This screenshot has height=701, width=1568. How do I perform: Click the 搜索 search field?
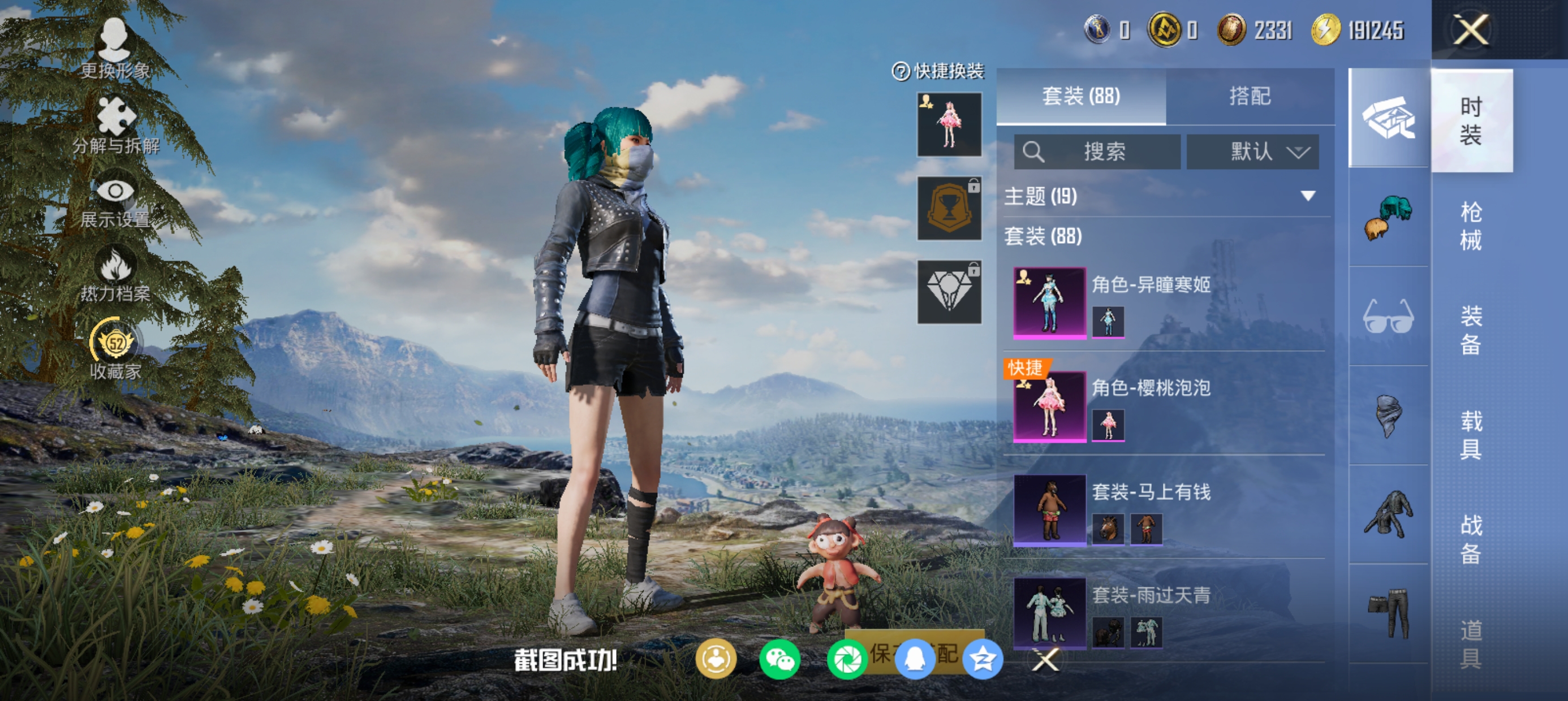click(1097, 152)
